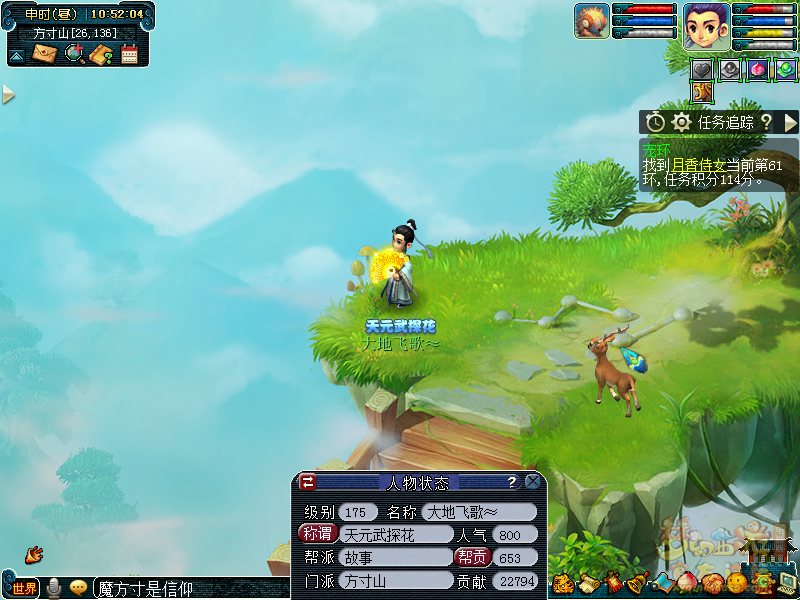Click the red 称谓 title button
800x600 pixels.
point(317,534)
